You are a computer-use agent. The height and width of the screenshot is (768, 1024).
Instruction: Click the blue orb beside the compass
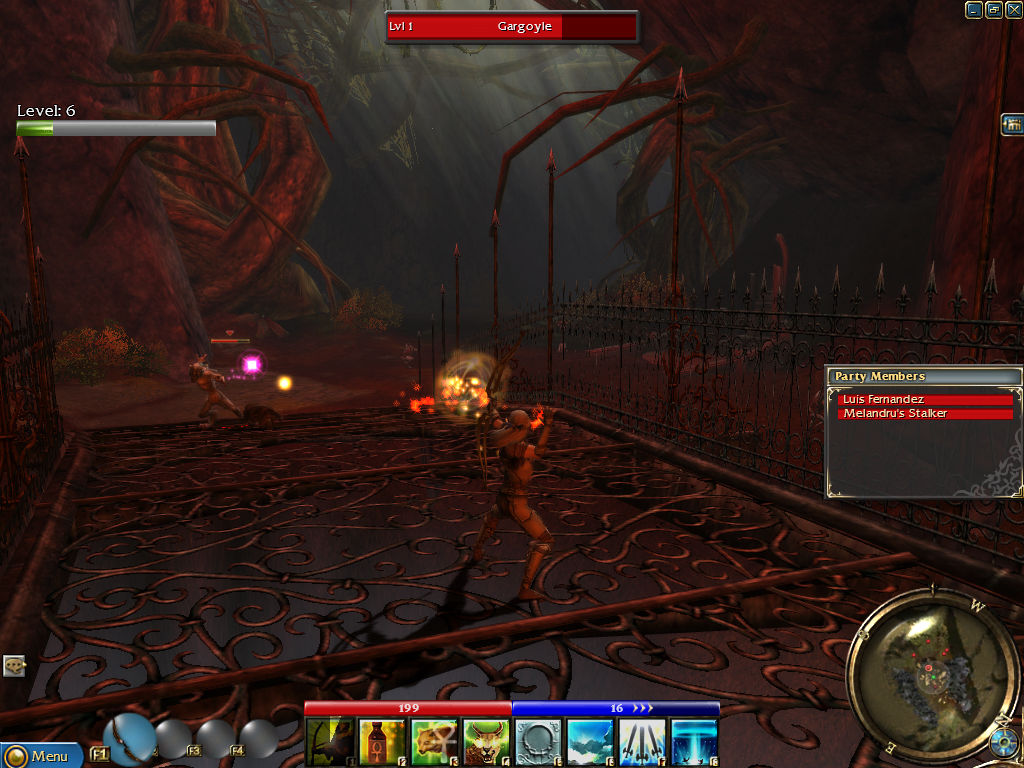(x=1005, y=743)
